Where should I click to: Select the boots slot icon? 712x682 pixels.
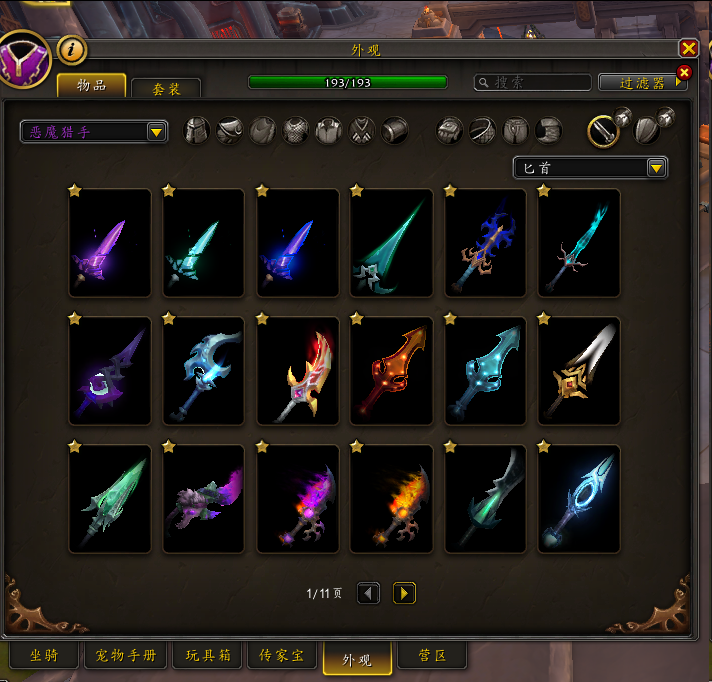click(x=548, y=131)
